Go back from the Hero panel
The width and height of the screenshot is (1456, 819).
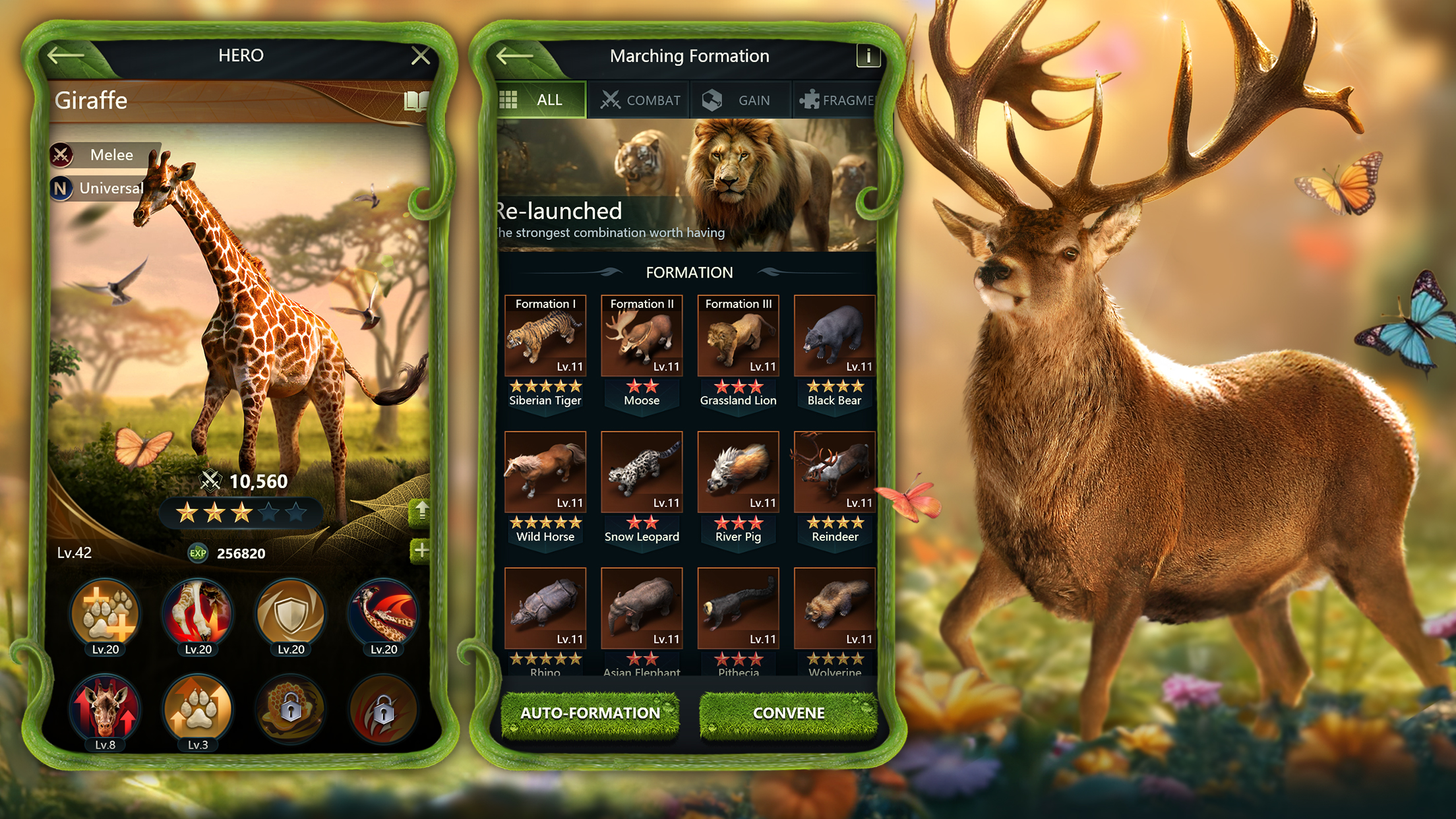66,56
